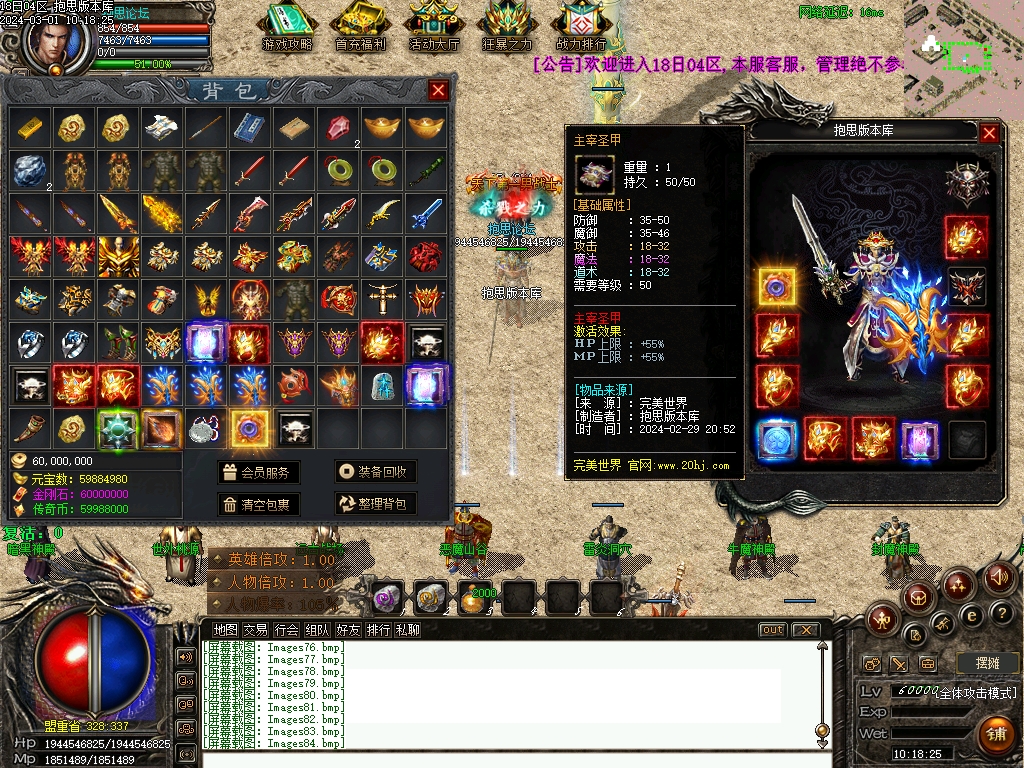Switch to the 私聊 private chat tab
1024x768 pixels.
[x=407, y=630]
